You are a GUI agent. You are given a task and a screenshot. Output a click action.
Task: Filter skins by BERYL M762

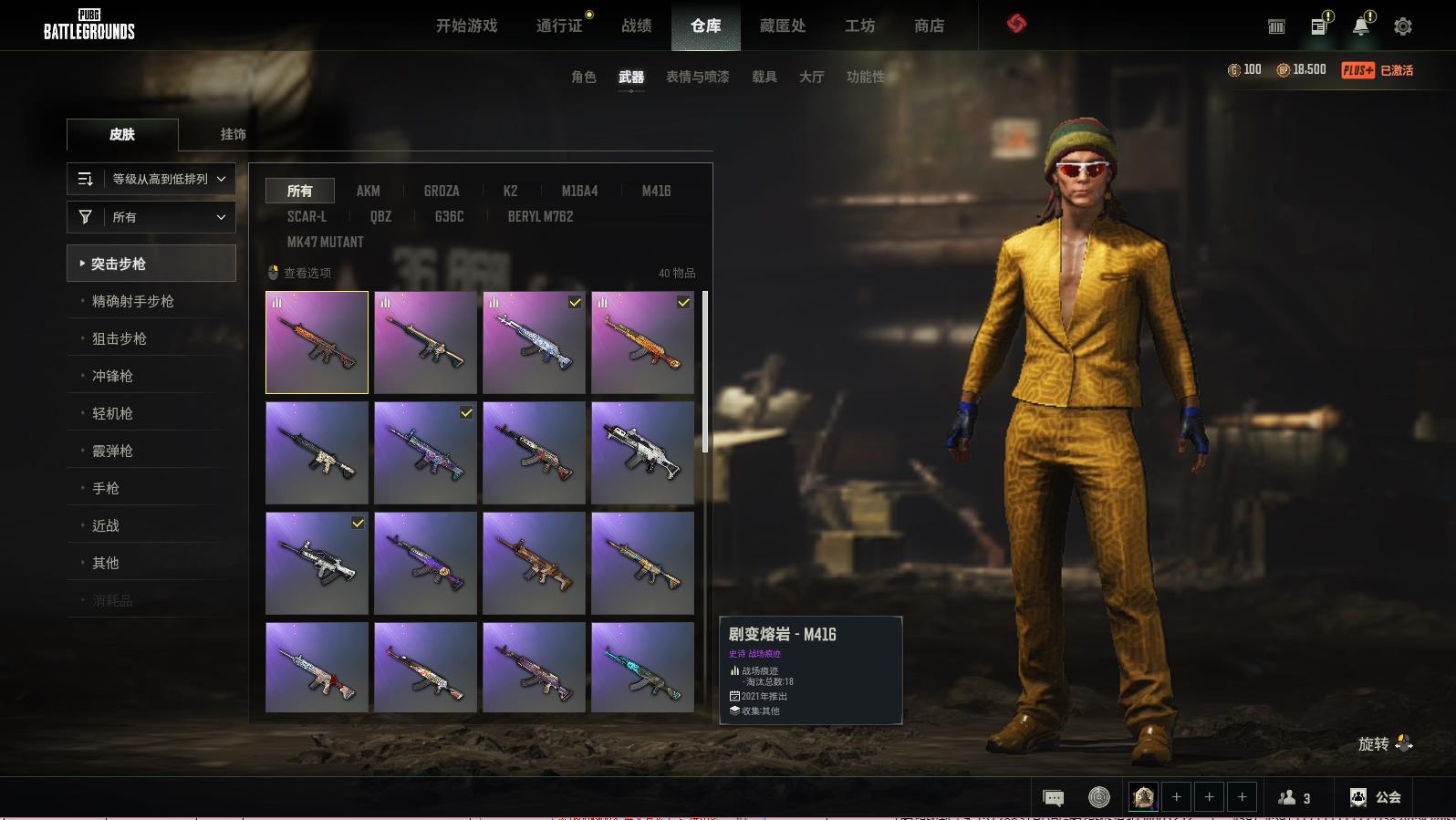(540, 216)
